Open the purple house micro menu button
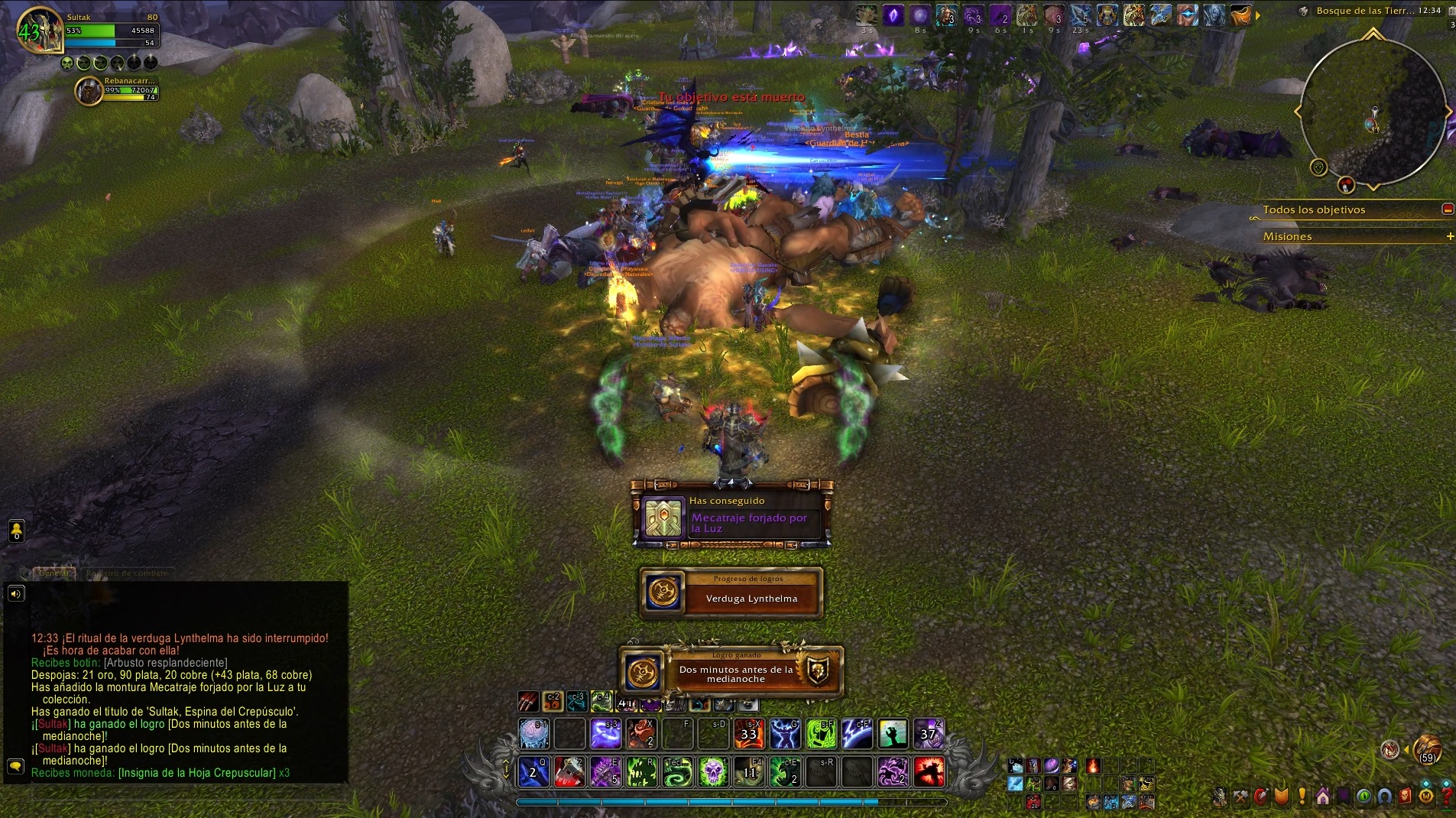The height and width of the screenshot is (818, 1456). (x=1322, y=797)
